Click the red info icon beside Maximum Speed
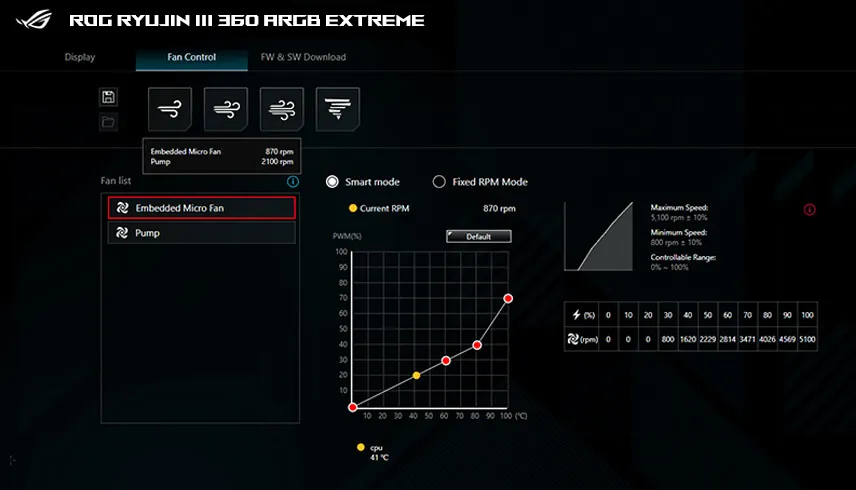The width and height of the screenshot is (856, 490). click(809, 210)
